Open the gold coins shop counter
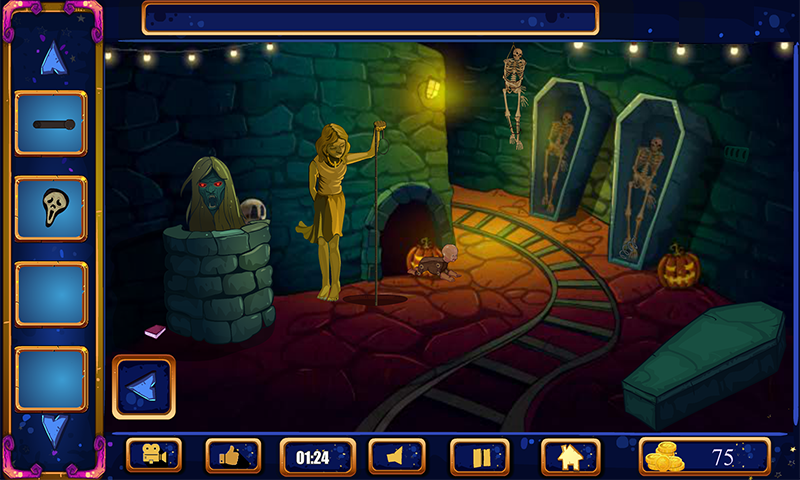 pos(704,457)
